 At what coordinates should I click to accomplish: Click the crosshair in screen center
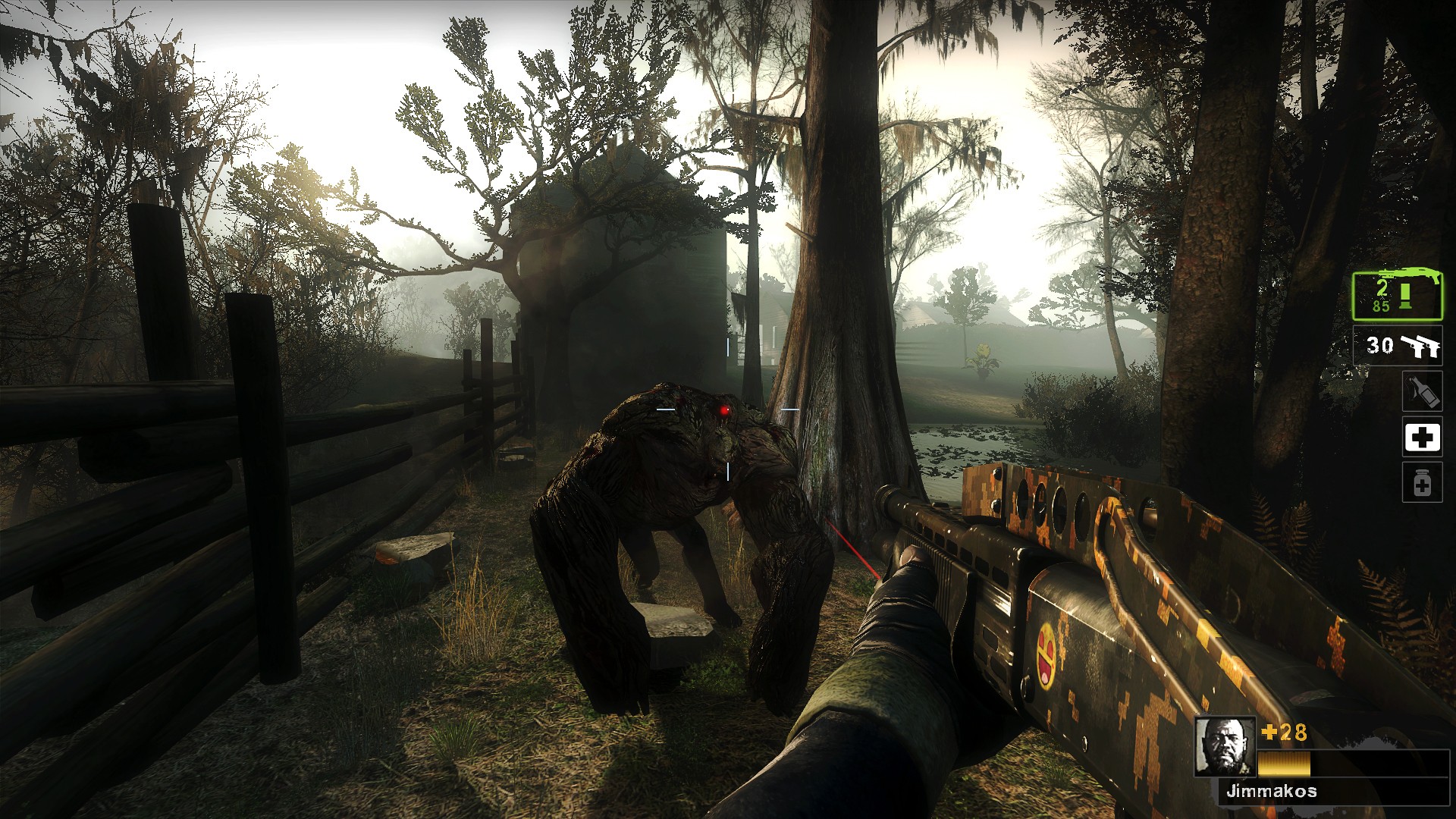point(726,408)
